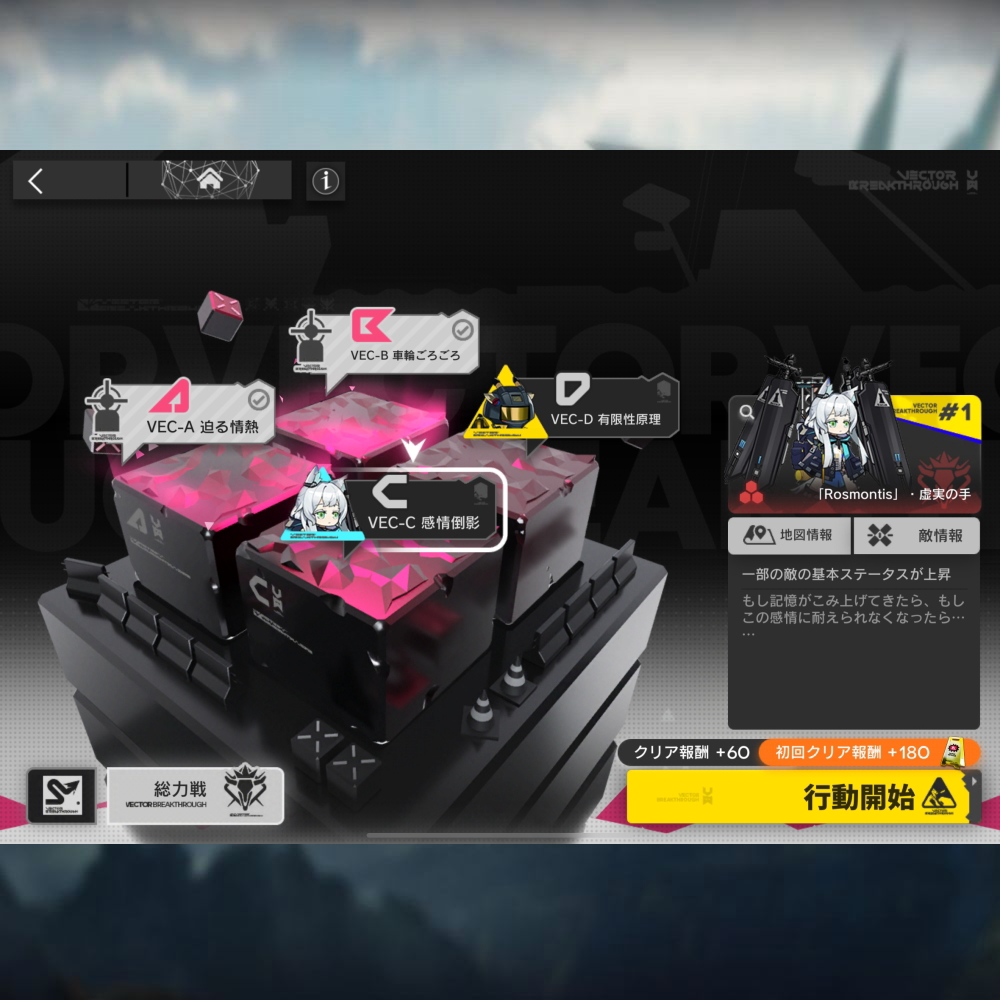This screenshot has height=1000, width=1000.
Task: Return to the home screen
Action: pyautogui.click(x=210, y=181)
